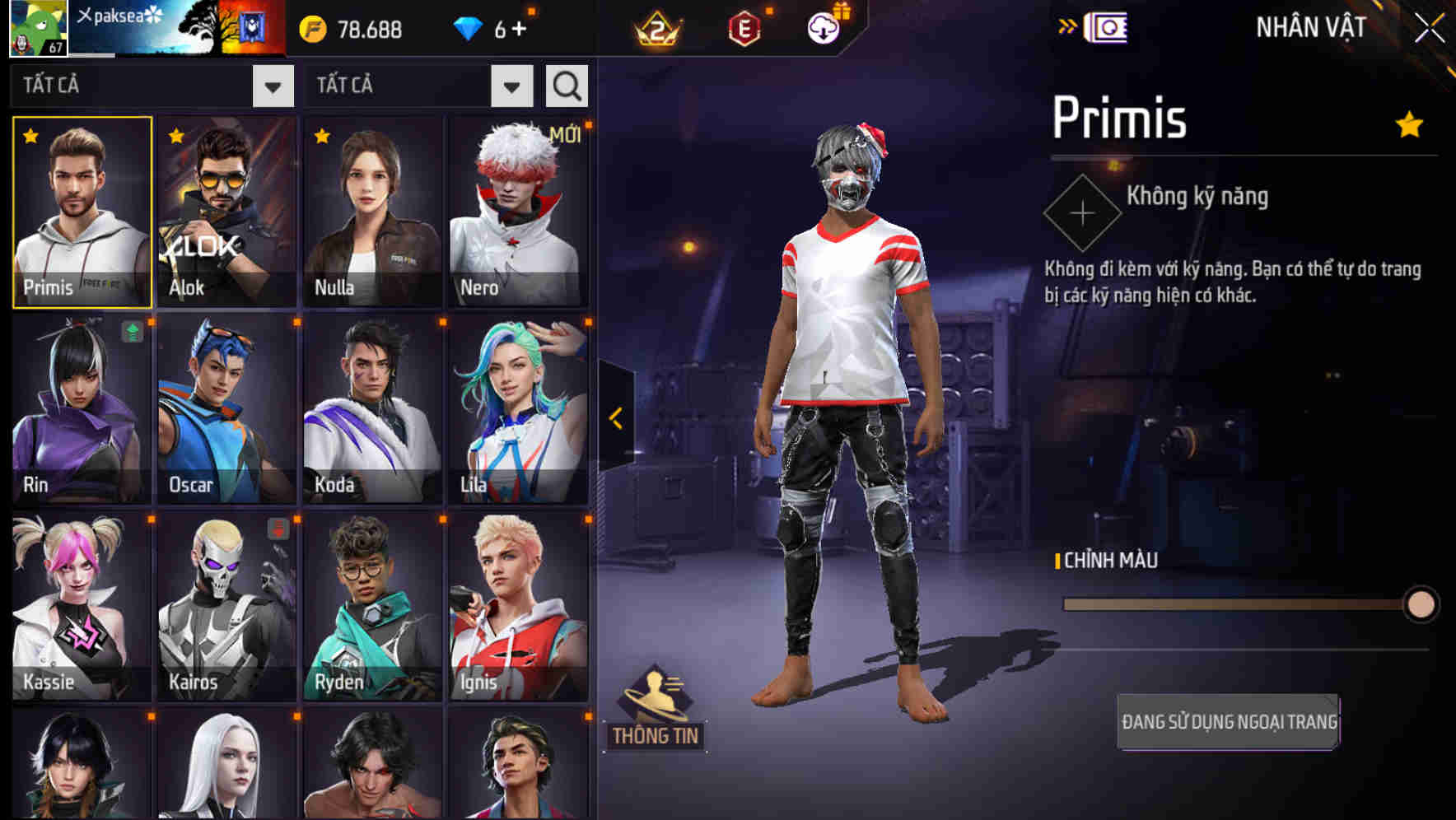The width and height of the screenshot is (1456, 820).
Task: Click the X logo beside paksea name
Action: pyautogui.click(x=86, y=13)
